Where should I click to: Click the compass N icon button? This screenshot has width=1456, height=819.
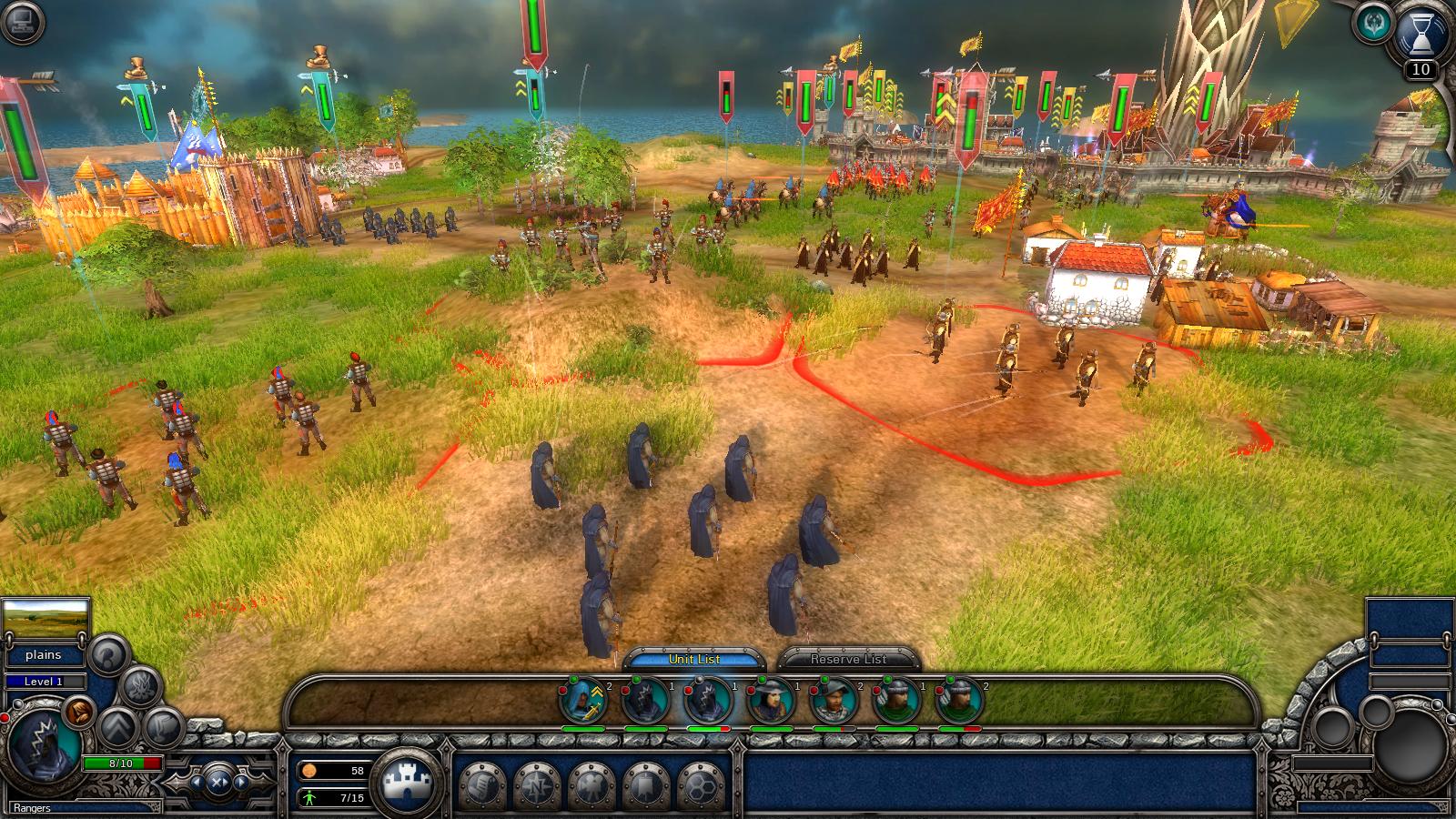(538, 786)
